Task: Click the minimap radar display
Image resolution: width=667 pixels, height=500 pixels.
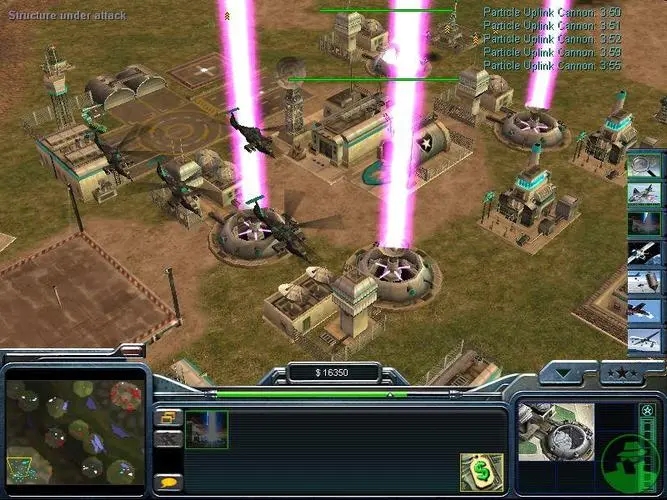Action: (x=73, y=430)
